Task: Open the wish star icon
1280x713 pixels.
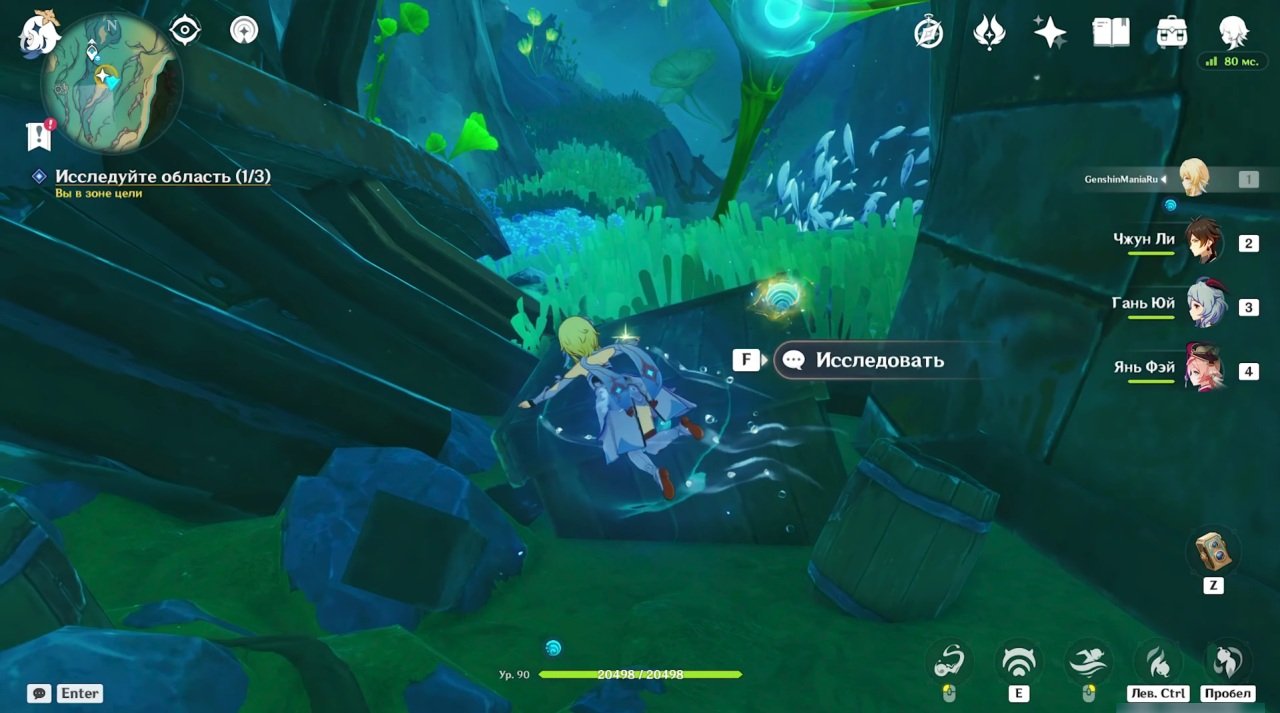Action: point(1050,32)
